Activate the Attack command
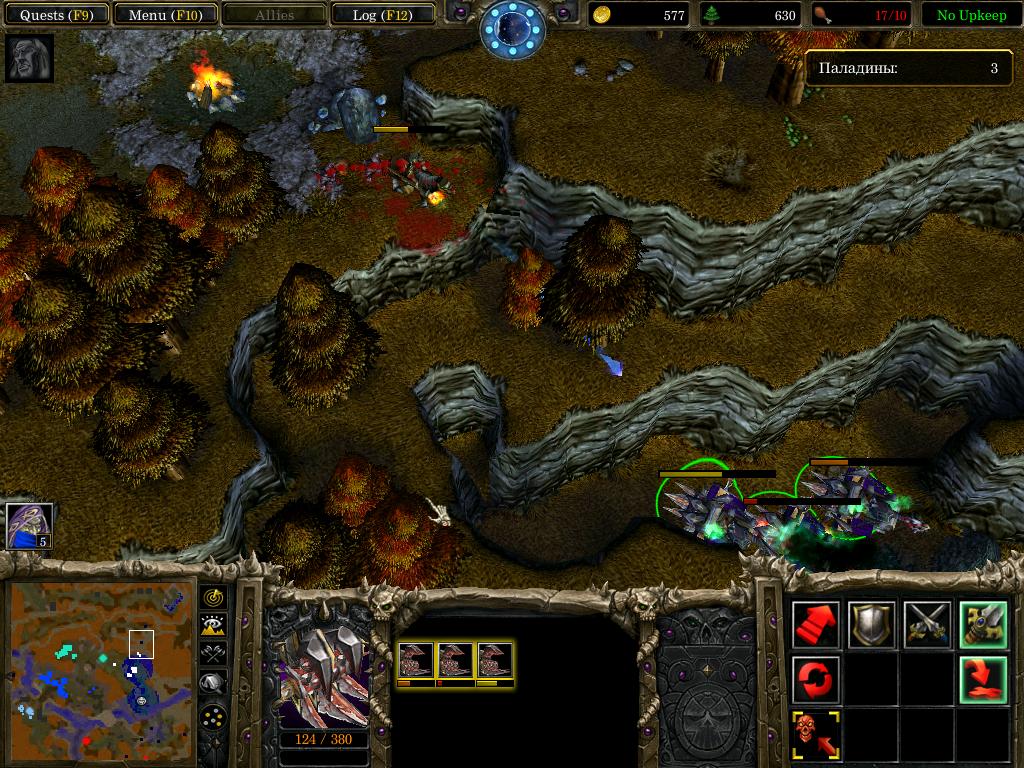1024x768 pixels. tap(981, 625)
